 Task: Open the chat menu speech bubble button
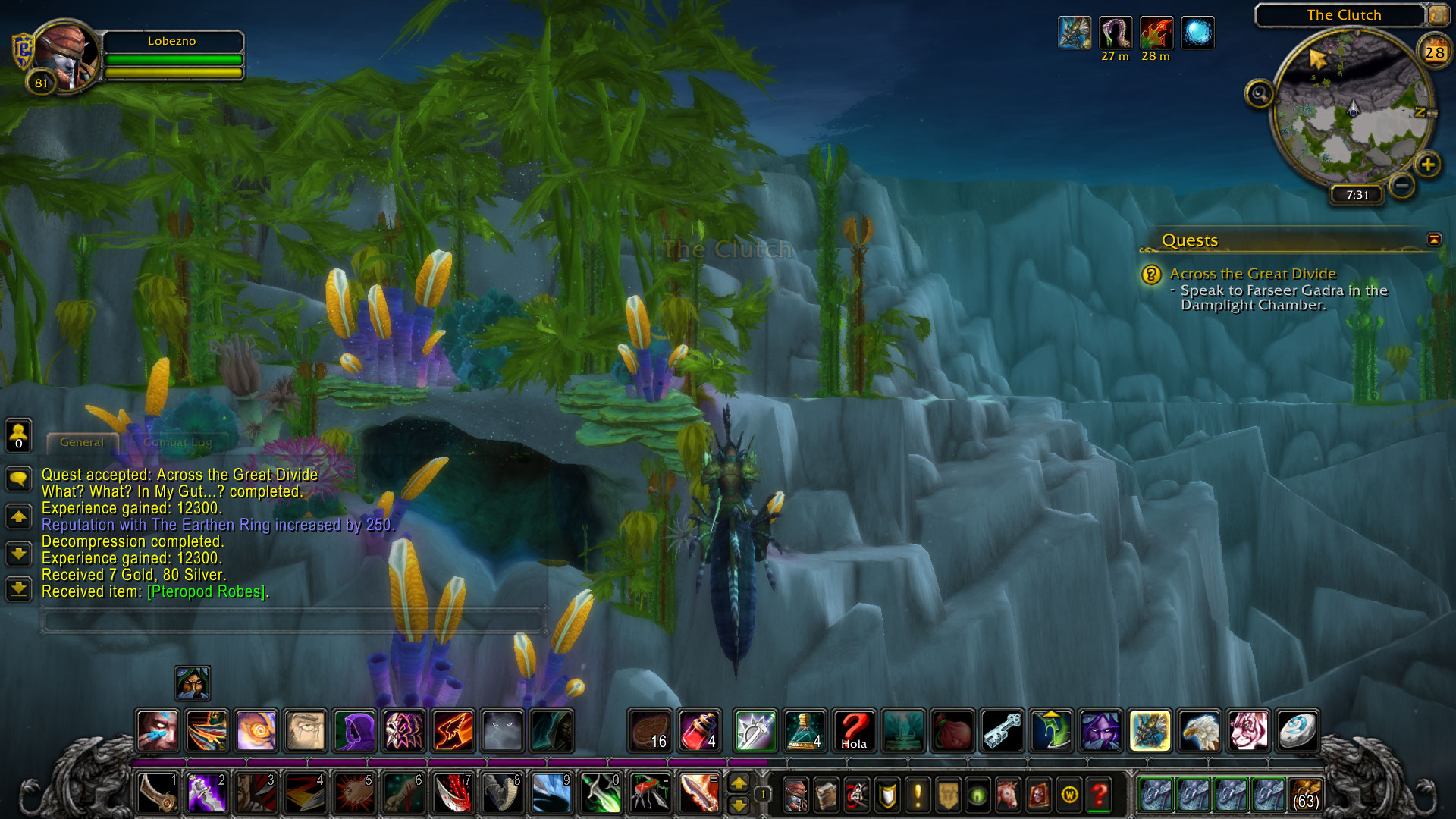(19, 479)
